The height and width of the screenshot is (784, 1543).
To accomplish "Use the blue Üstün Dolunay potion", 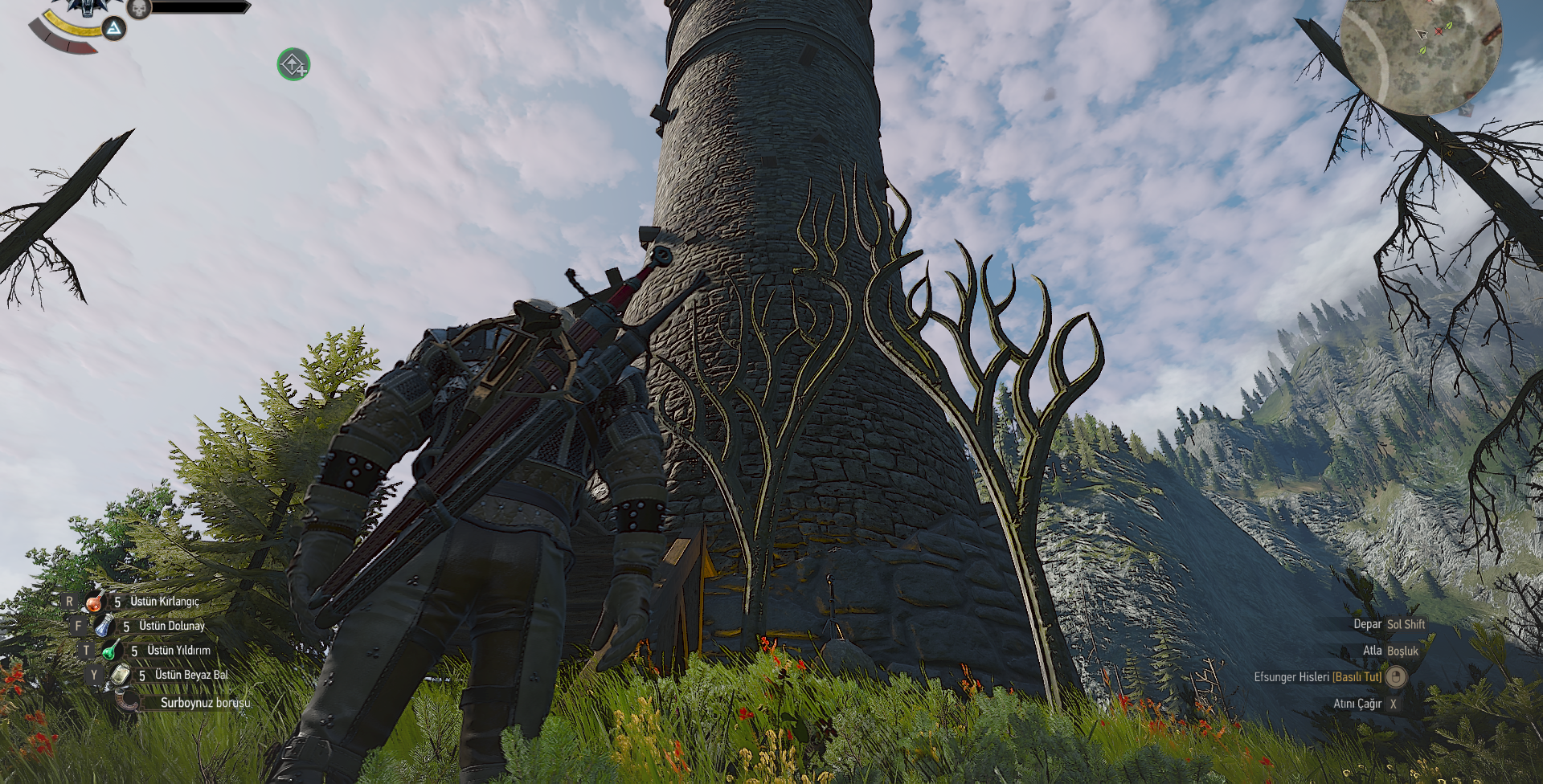I will pyautogui.click(x=104, y=626).
